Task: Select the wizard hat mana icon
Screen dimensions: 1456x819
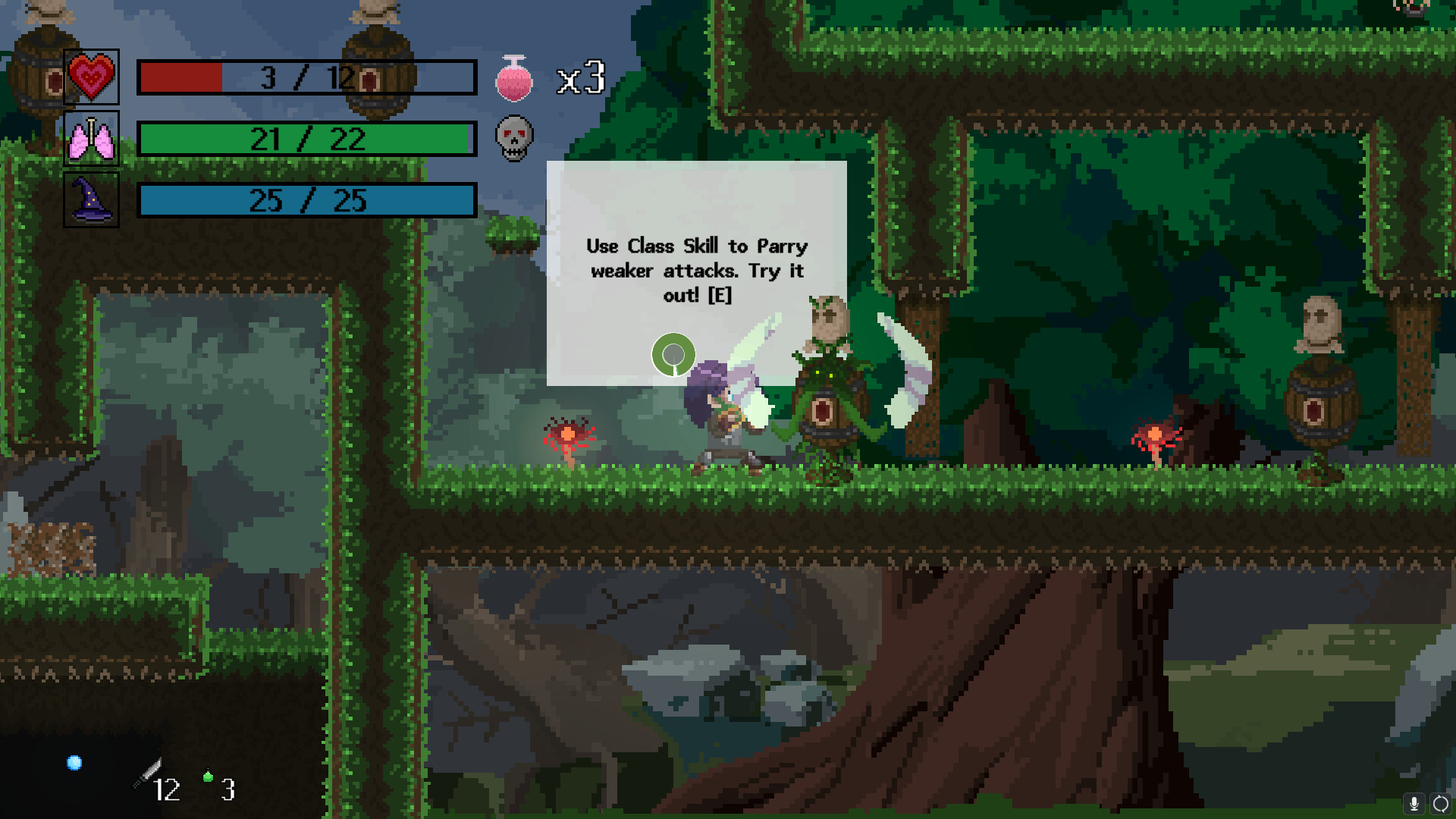Action: click(91, 200)
